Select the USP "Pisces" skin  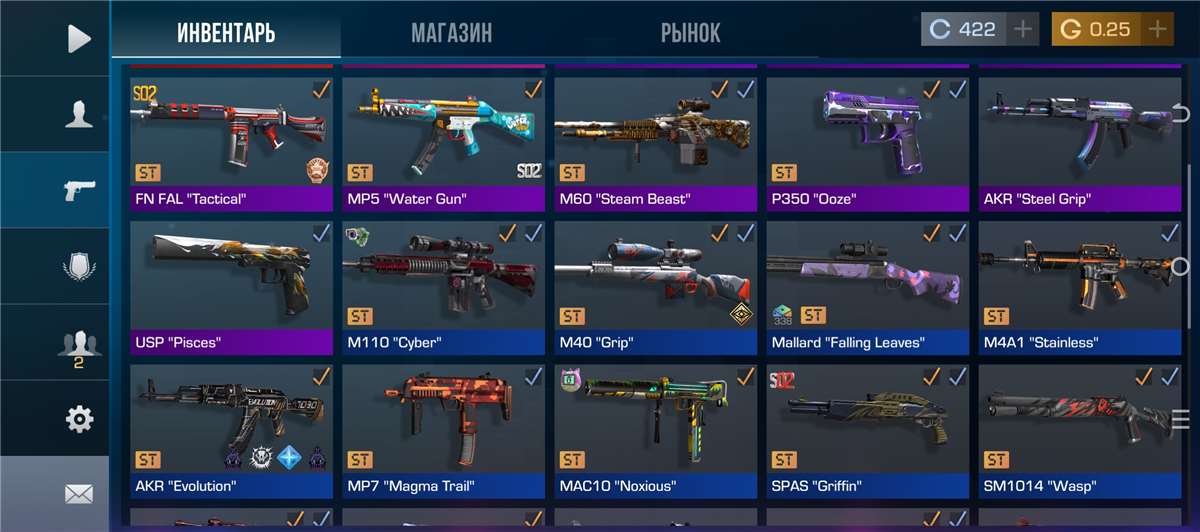tap(231, 284)
